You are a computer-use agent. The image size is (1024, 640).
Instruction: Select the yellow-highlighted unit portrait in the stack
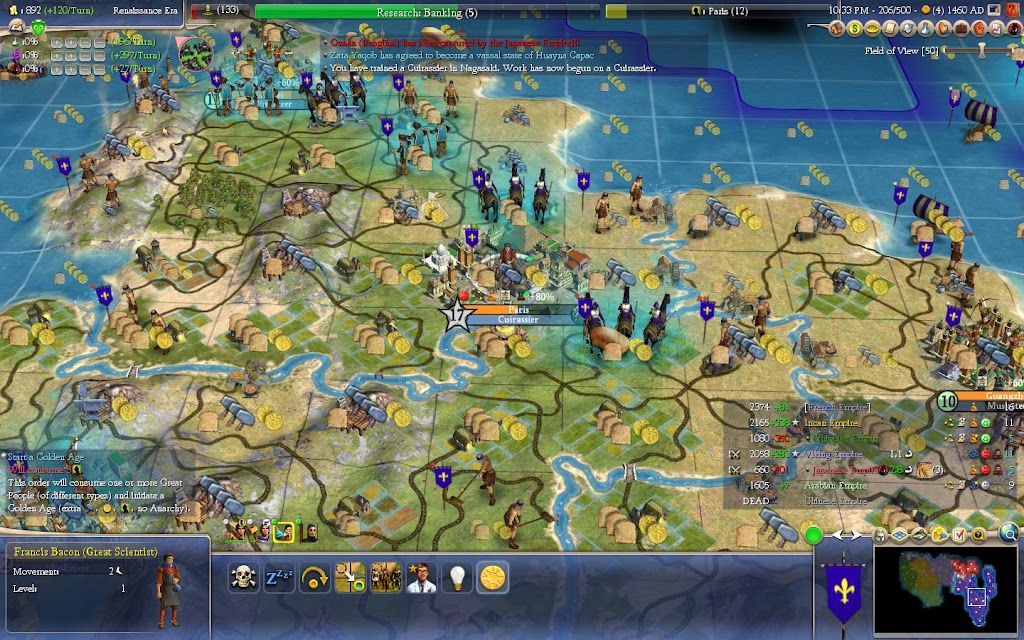tap(283, 531)
